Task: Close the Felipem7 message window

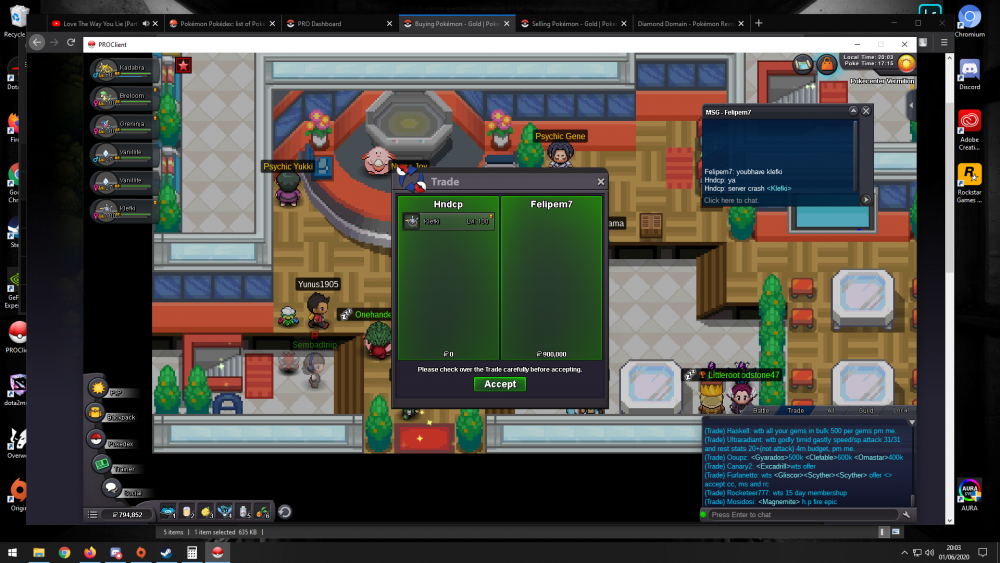Action: (x=866, y=111)
